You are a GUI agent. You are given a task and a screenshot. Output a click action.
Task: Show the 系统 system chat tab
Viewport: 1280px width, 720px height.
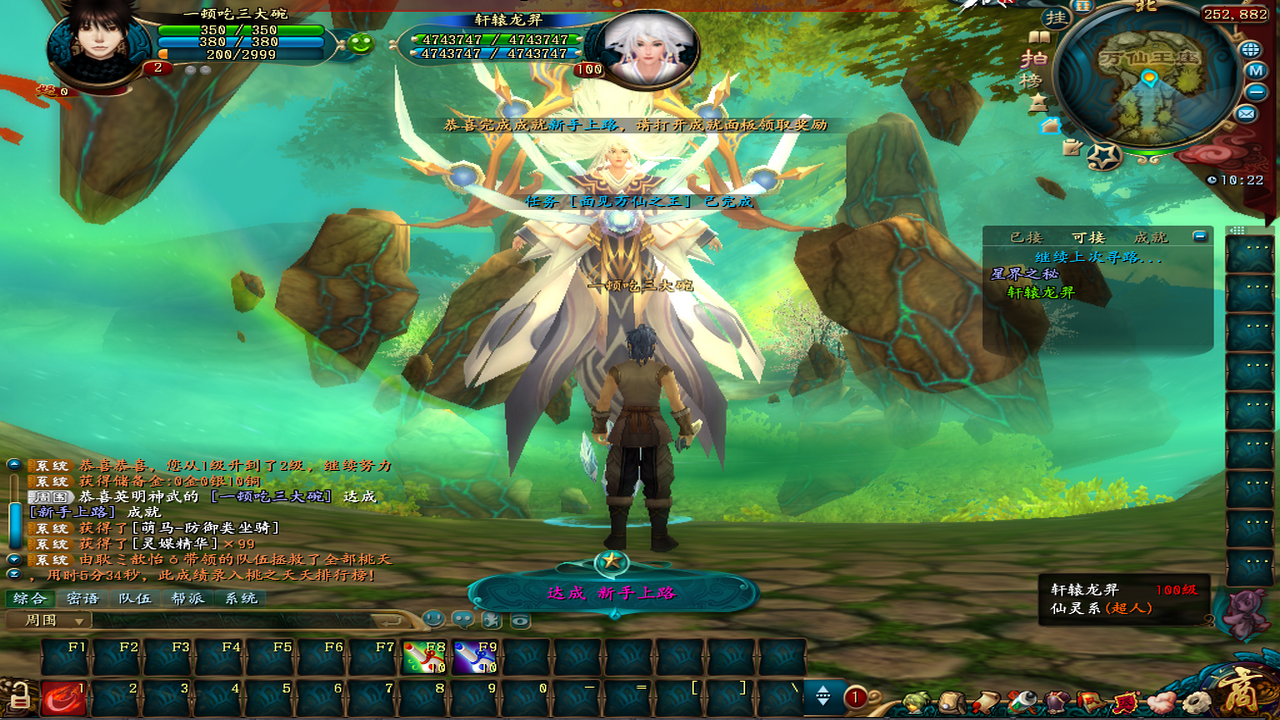tap(240, 598)
